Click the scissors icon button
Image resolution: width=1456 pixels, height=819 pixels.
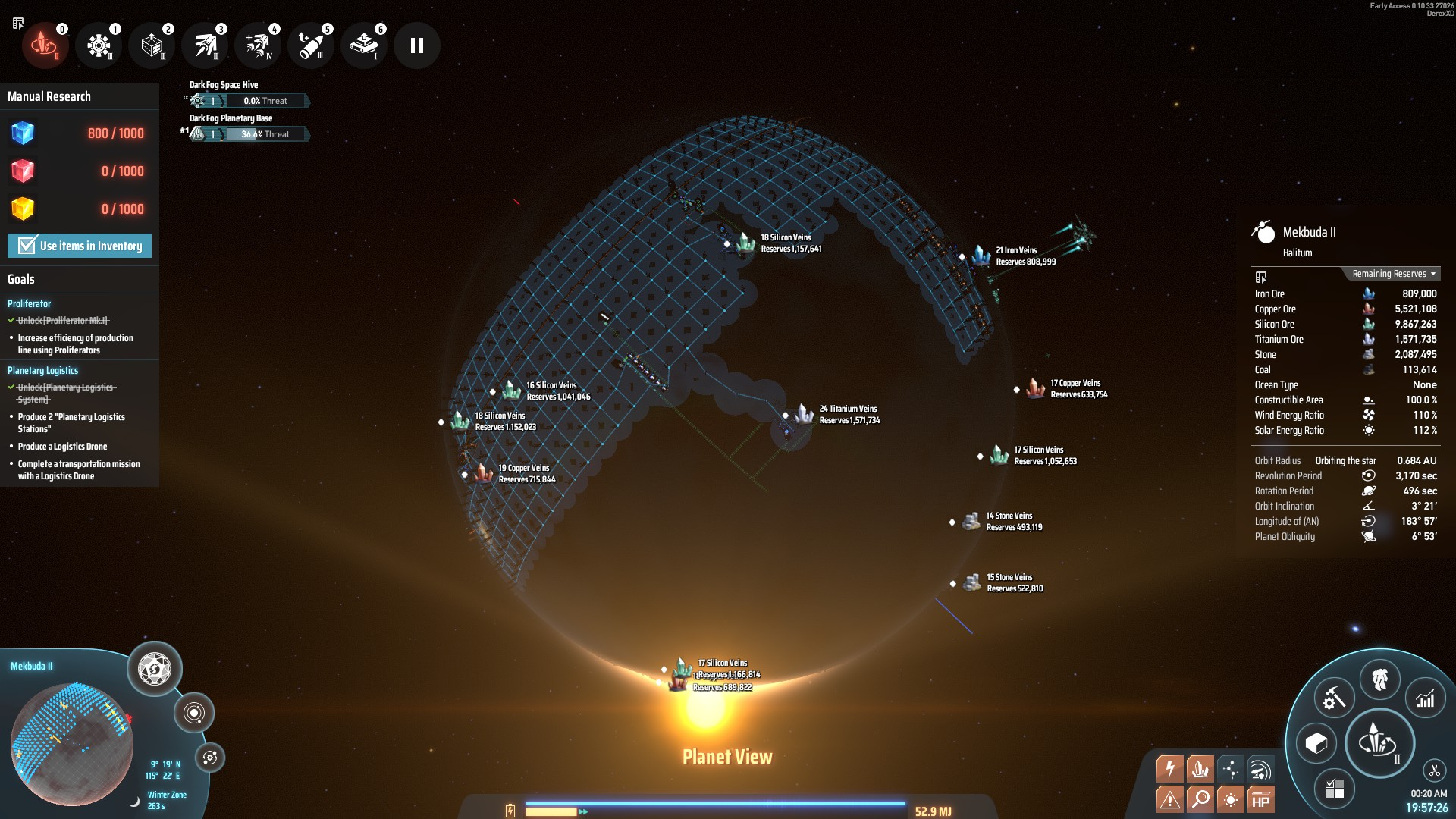pos(1434,771)
